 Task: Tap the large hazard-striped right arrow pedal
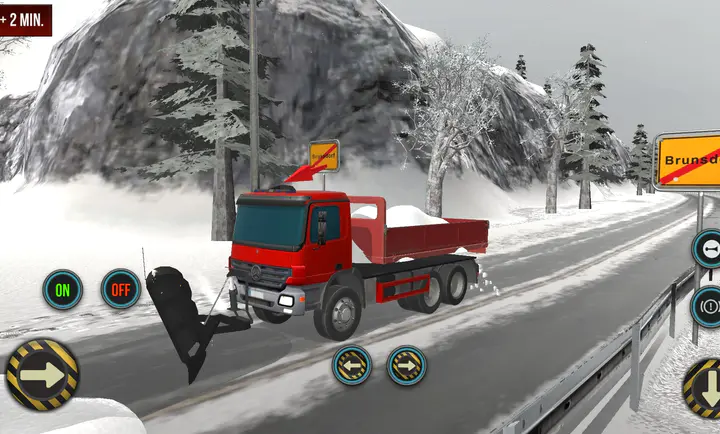[x=42, y=375]
